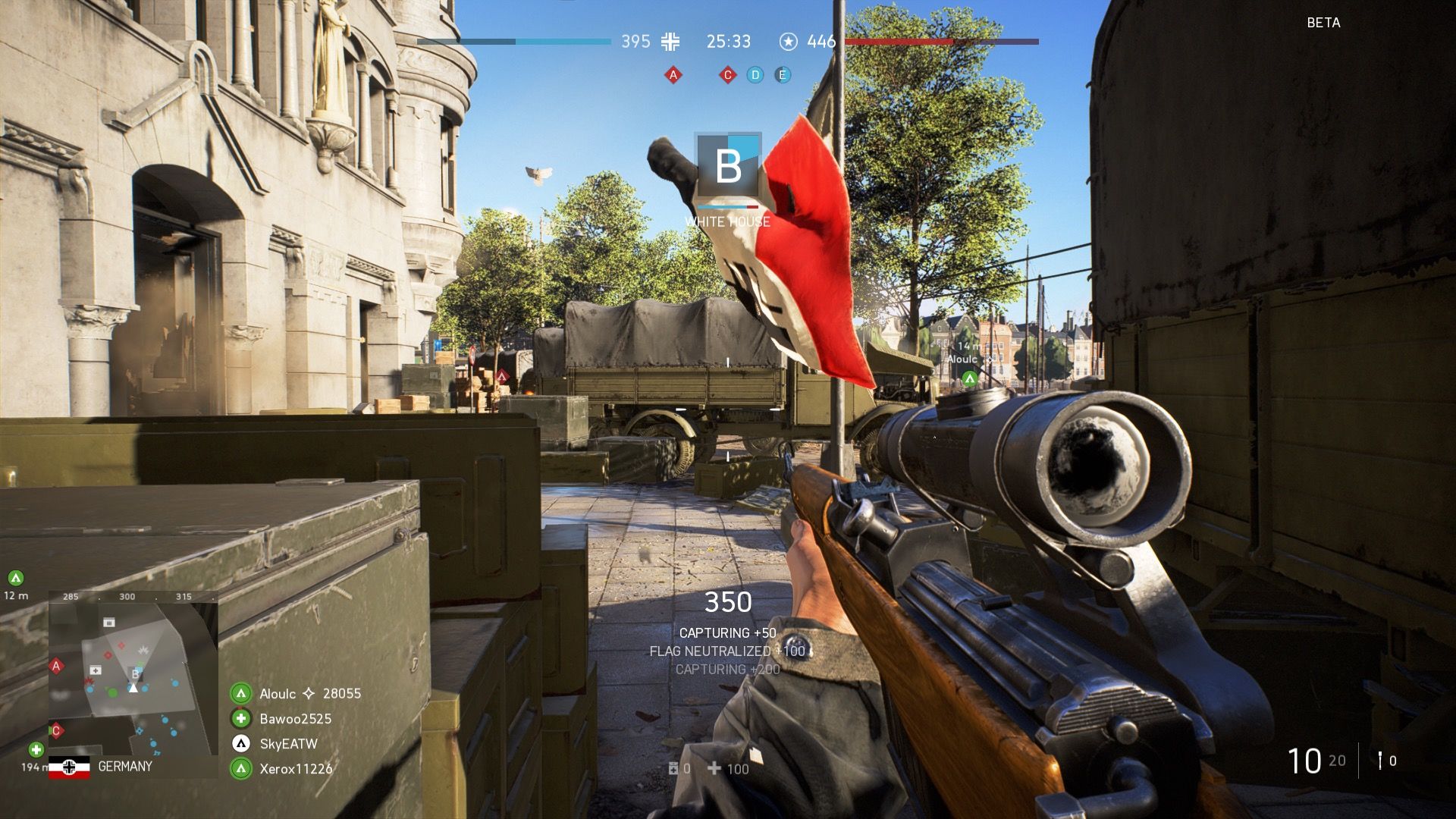Pick squad member Xerox11226
The width and height of the screenshot is (1456, 819).
click(x=296, y=769)
